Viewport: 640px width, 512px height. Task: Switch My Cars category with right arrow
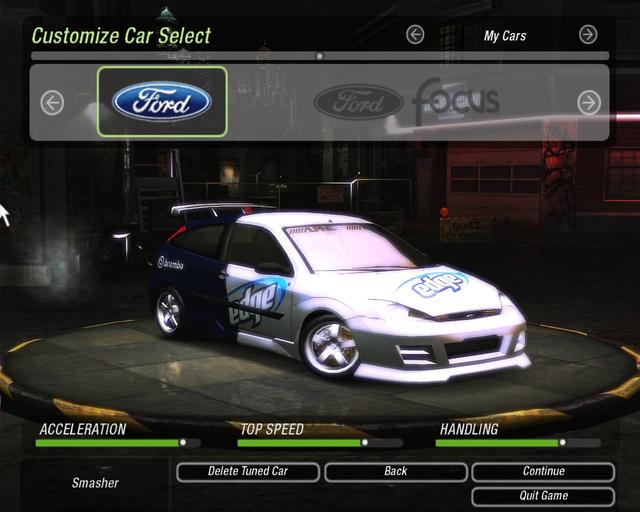[588, 35]
